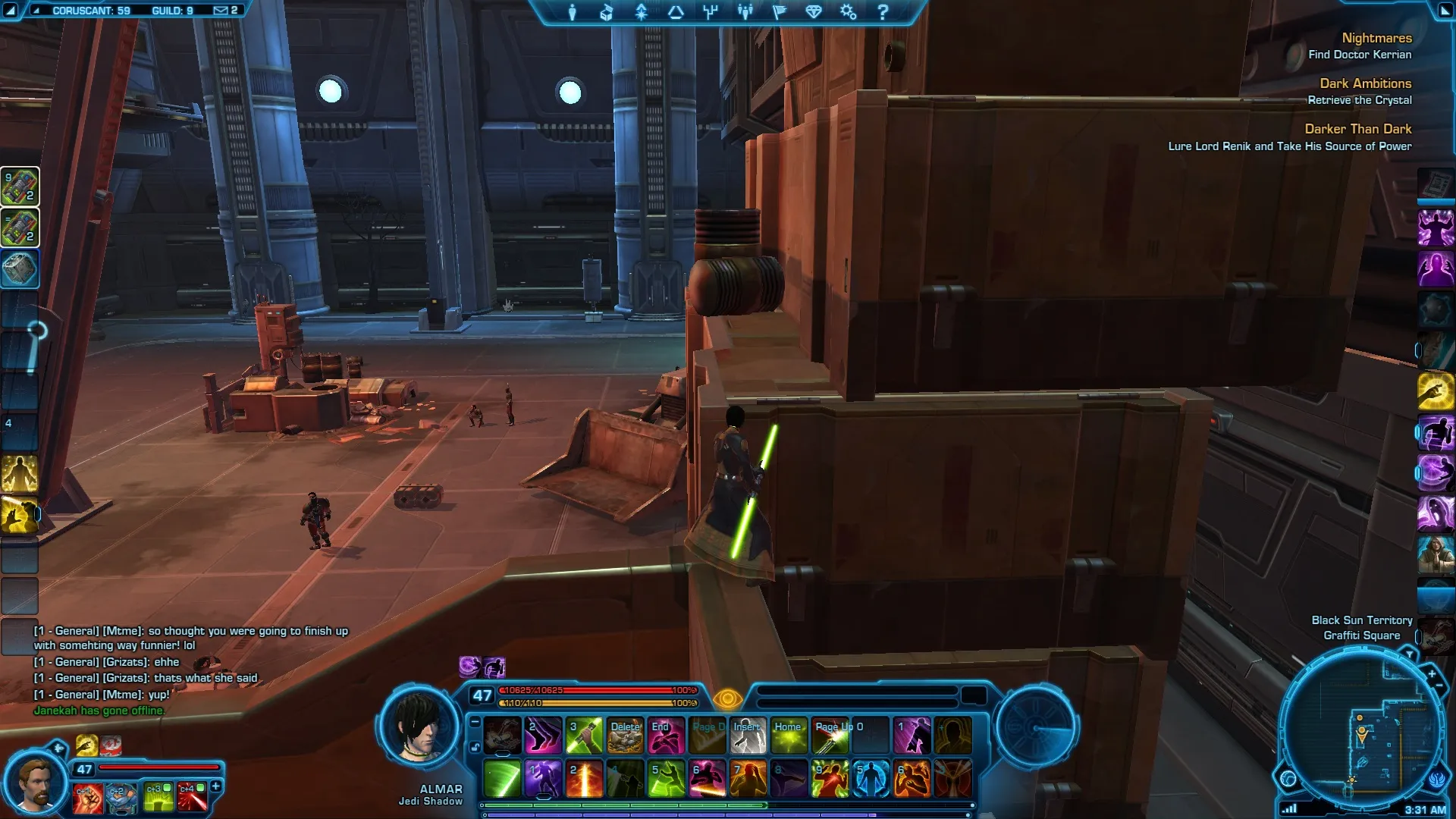Activate the ability bound to the Delete key

tap(626, 736)
